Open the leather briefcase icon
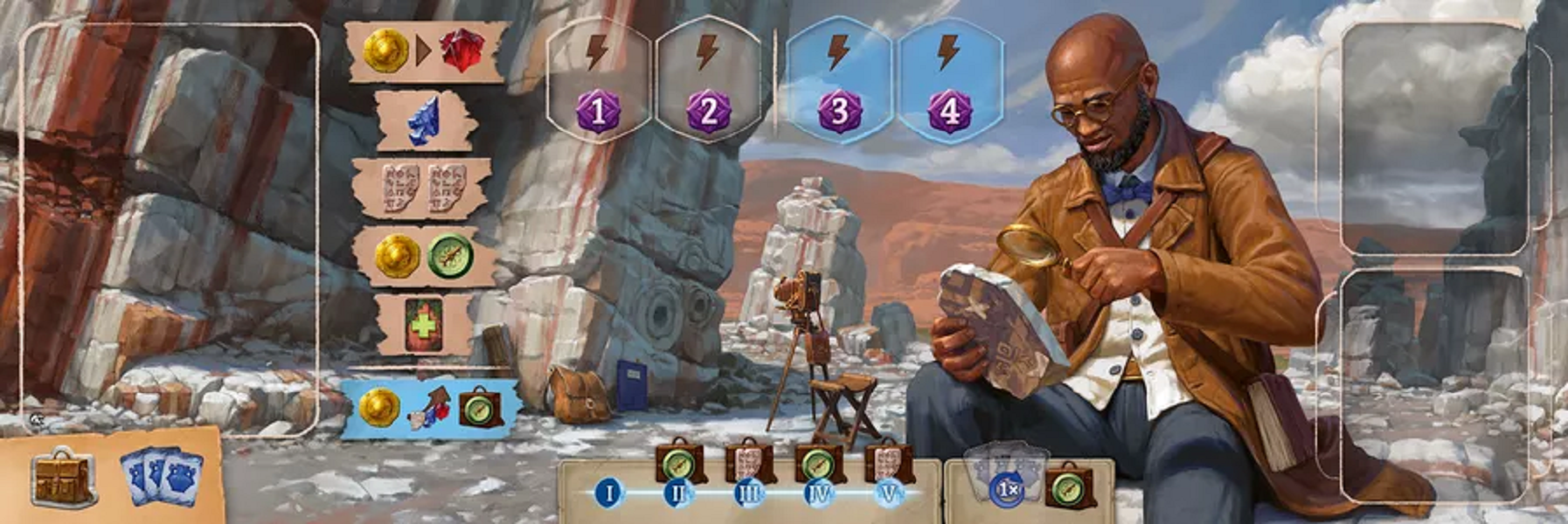Image resolution: width=1568 pixels, height=524 pixels. tap(62, 478)
